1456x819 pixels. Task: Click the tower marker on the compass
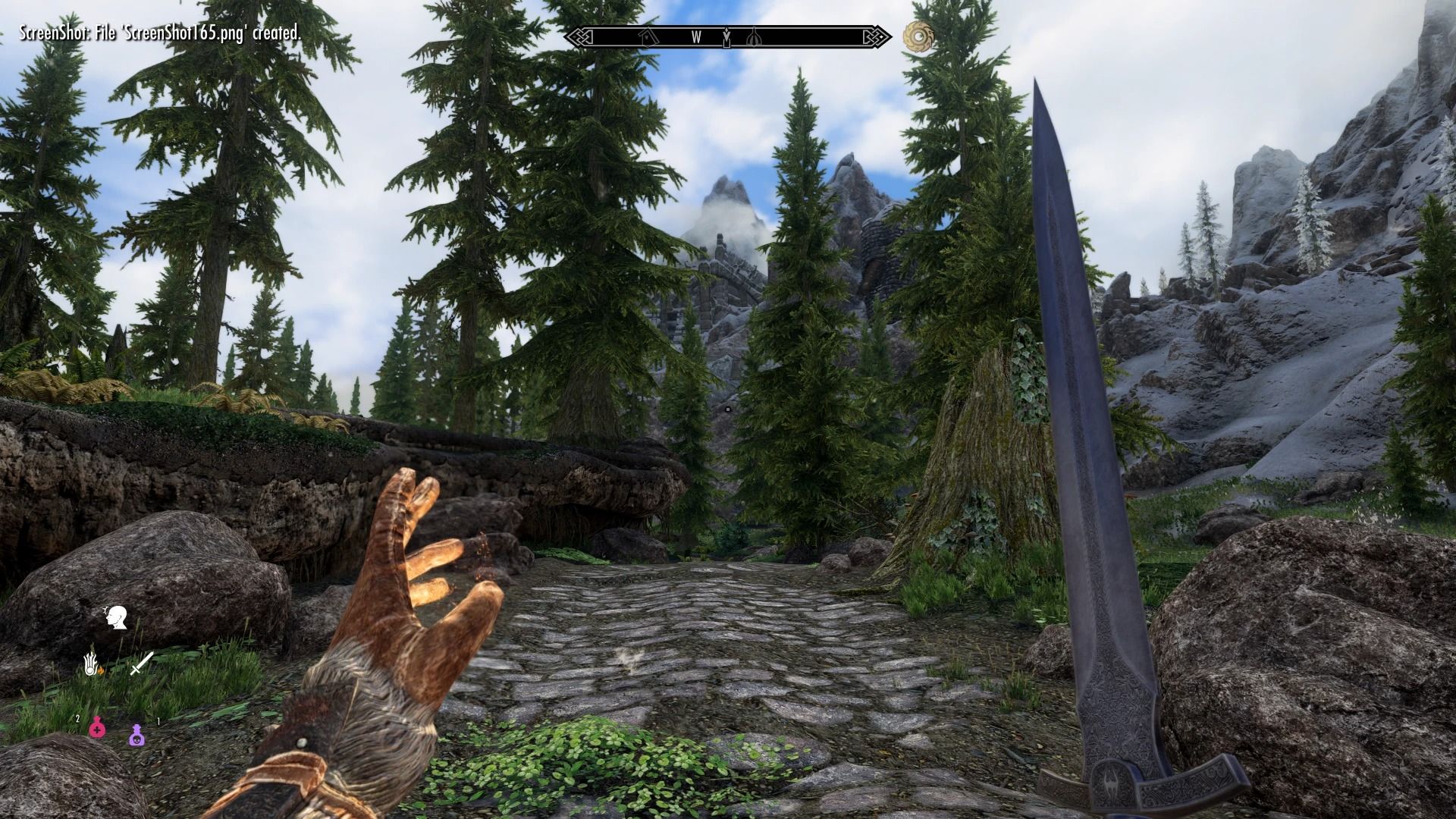[755, 36]
